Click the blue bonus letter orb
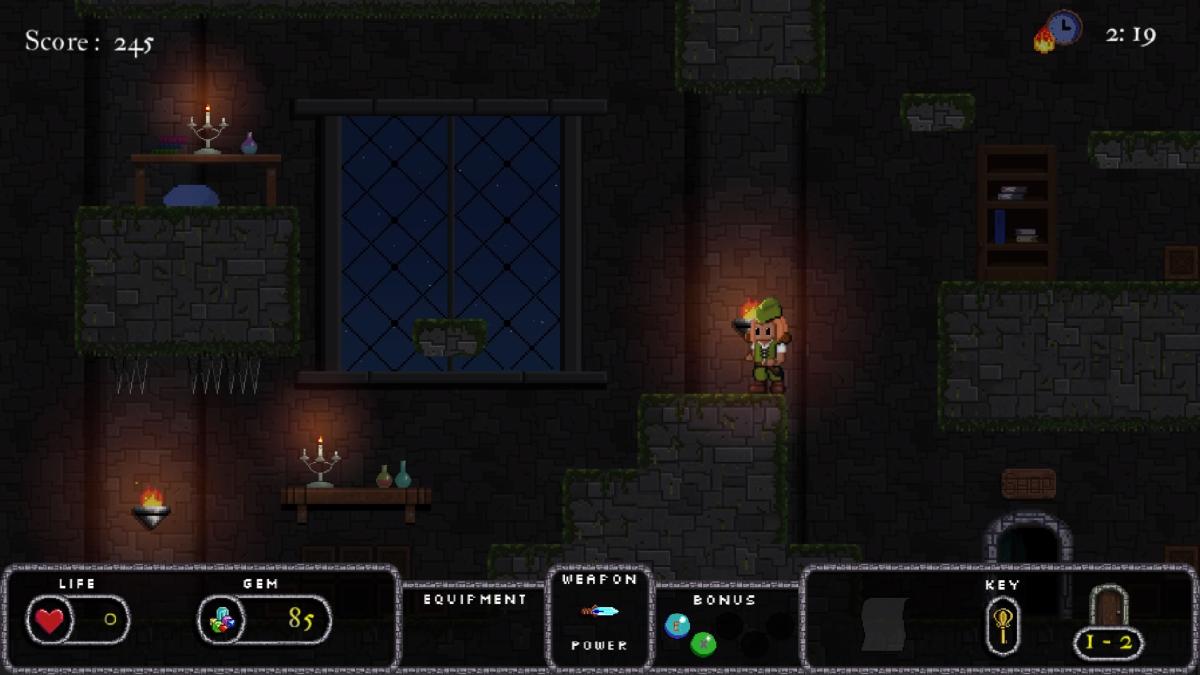This screenshot has width=1200, height=675. (x=677, y=624)
